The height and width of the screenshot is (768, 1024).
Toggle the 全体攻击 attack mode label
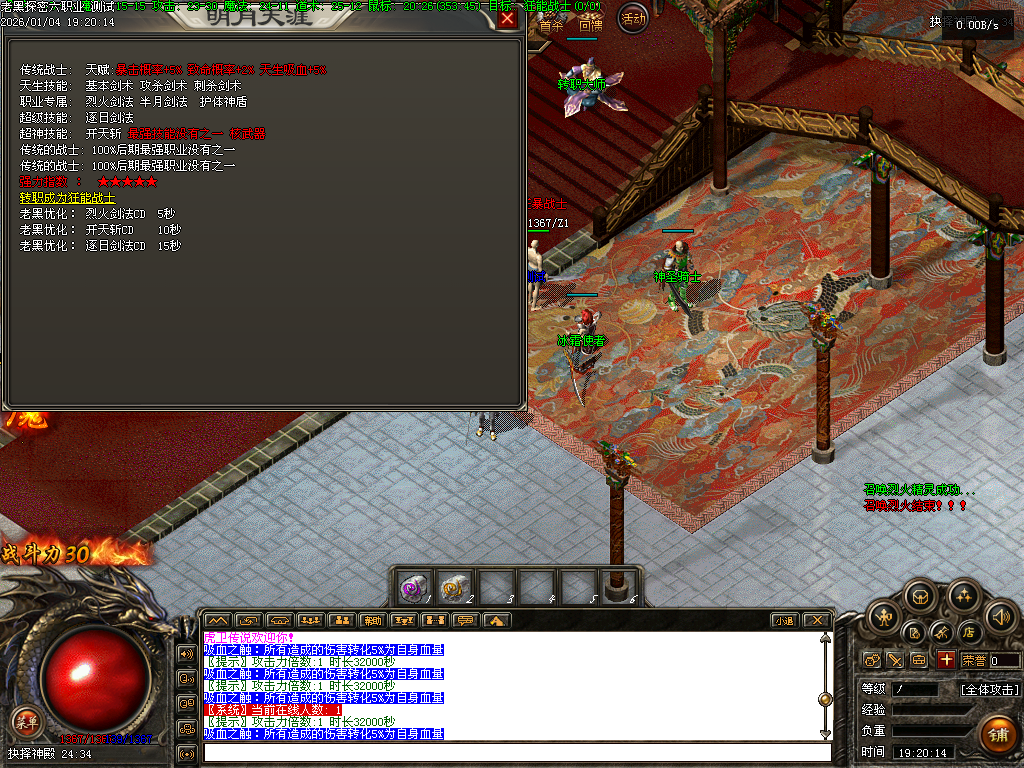(x=990, y=689)
